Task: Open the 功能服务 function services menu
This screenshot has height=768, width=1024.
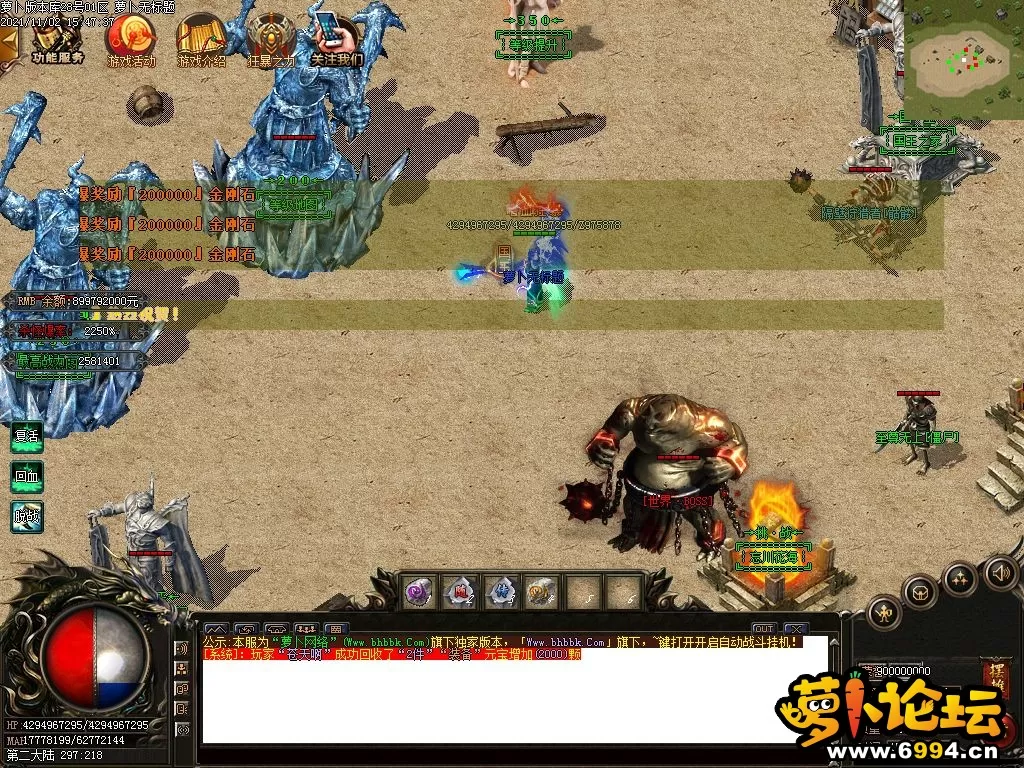Action: [x=57, y=39]
